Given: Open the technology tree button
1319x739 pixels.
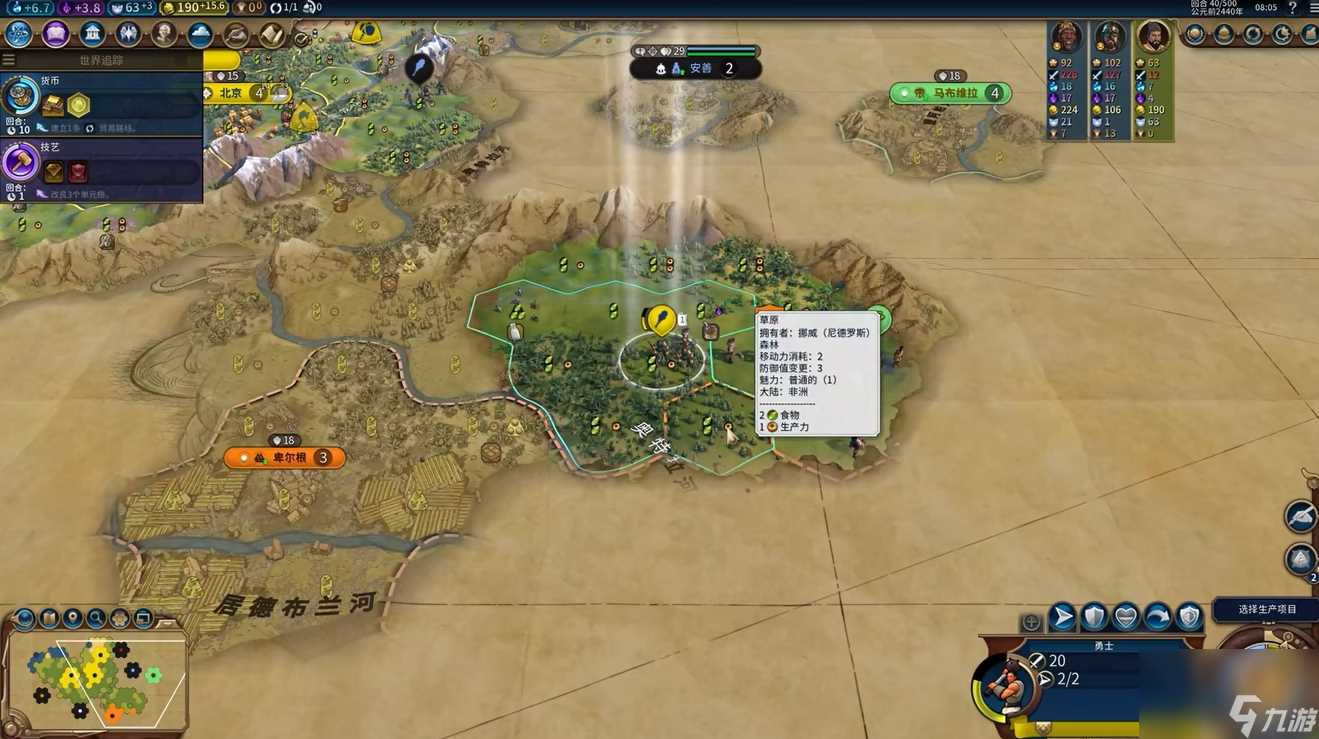Looking at the screenshot, I should [19, 34].
